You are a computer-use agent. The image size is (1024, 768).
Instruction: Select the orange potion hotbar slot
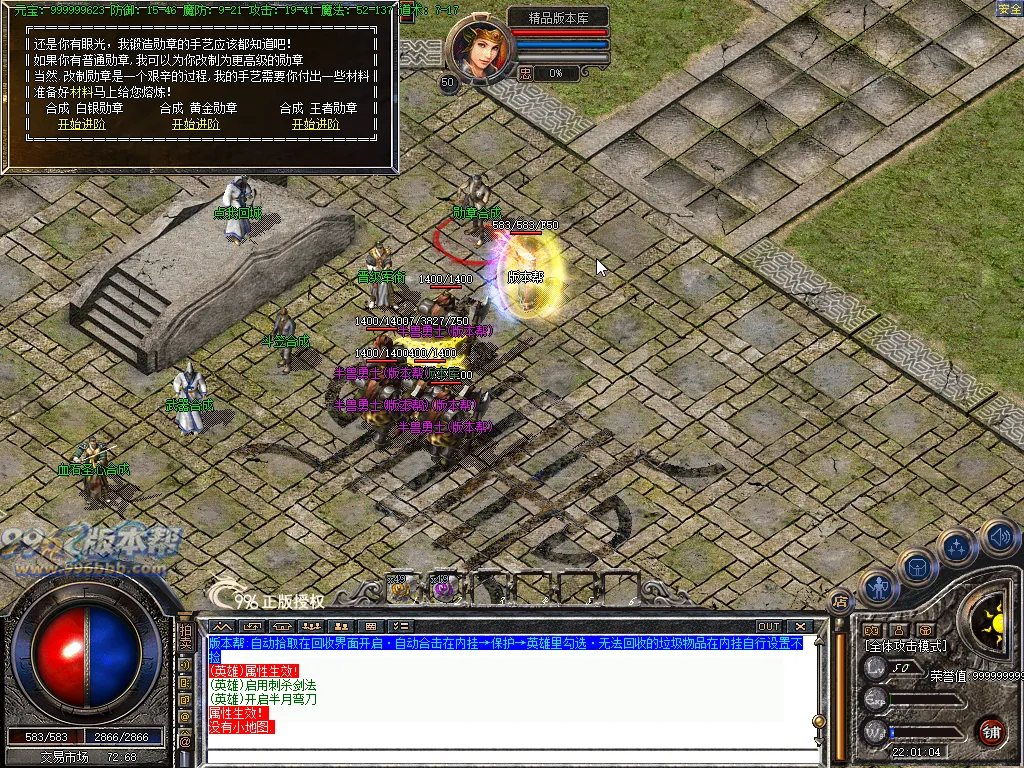(x=399, y=590)
